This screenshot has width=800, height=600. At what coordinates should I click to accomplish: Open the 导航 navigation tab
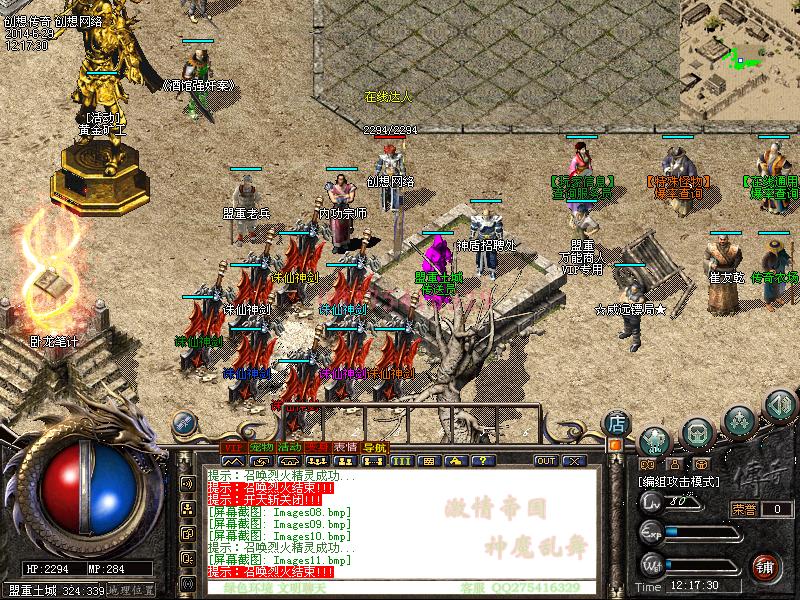coord(374,446)
